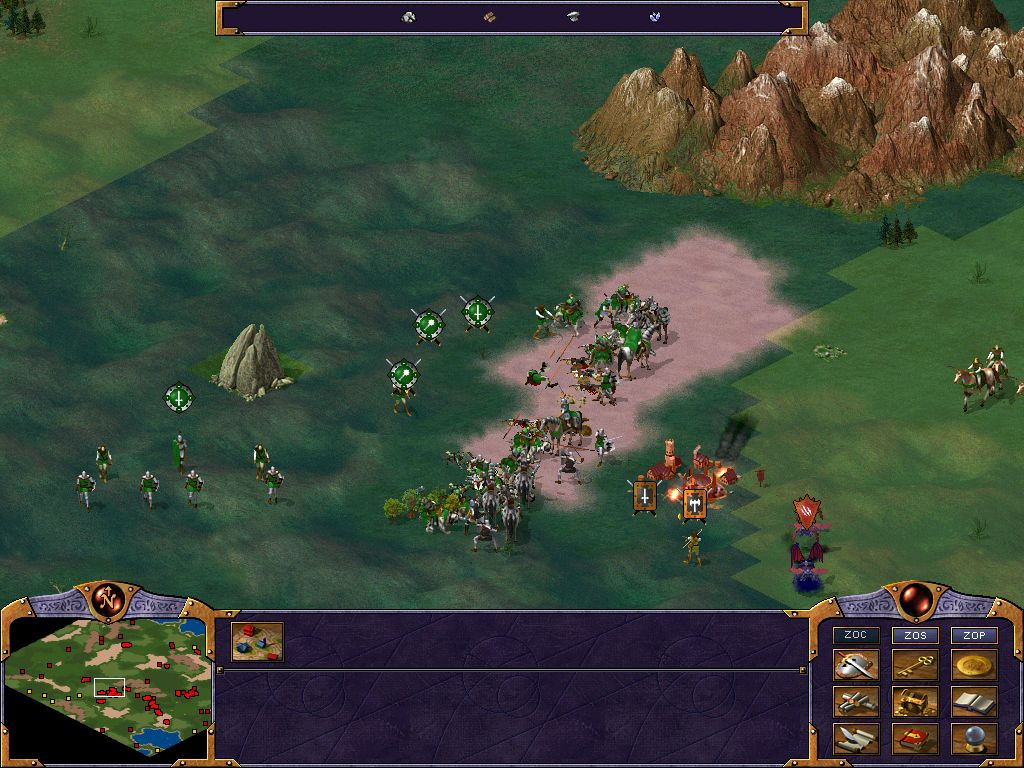Click the quill and parchment icon
This screenshot has width=1024, height=768.
pos(856,739)
